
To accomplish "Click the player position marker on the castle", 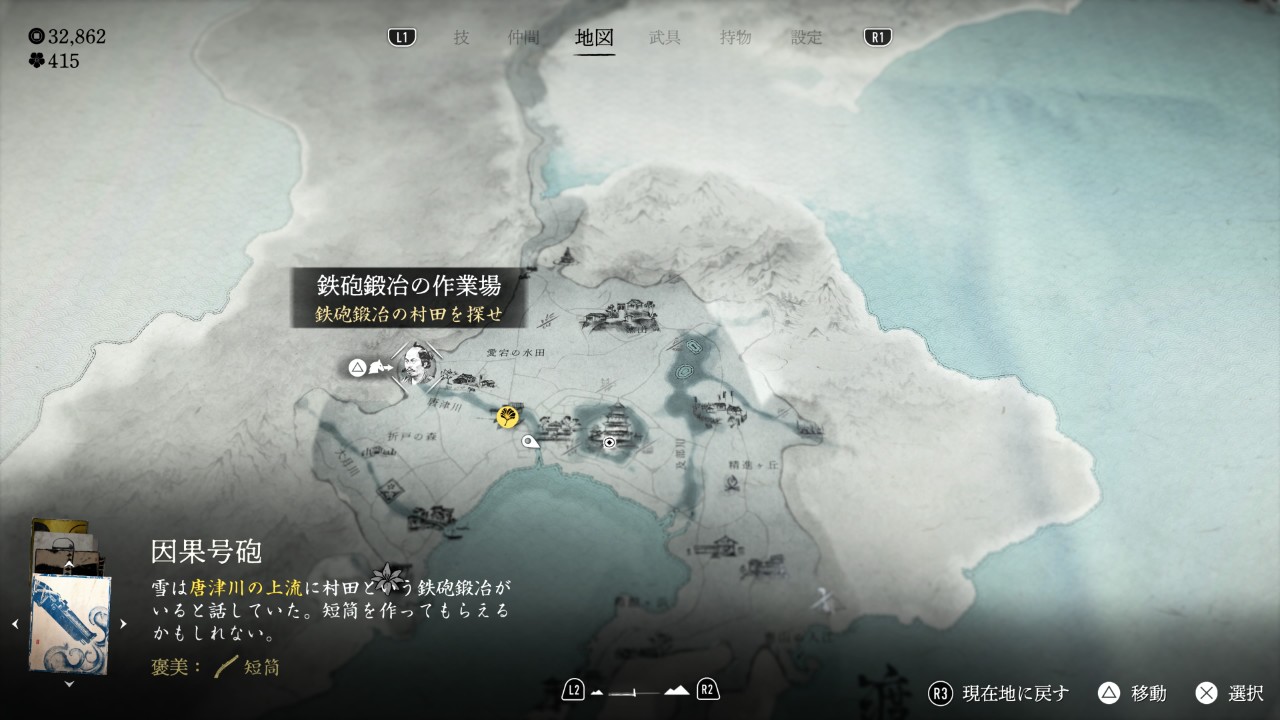I will point(609,441).
